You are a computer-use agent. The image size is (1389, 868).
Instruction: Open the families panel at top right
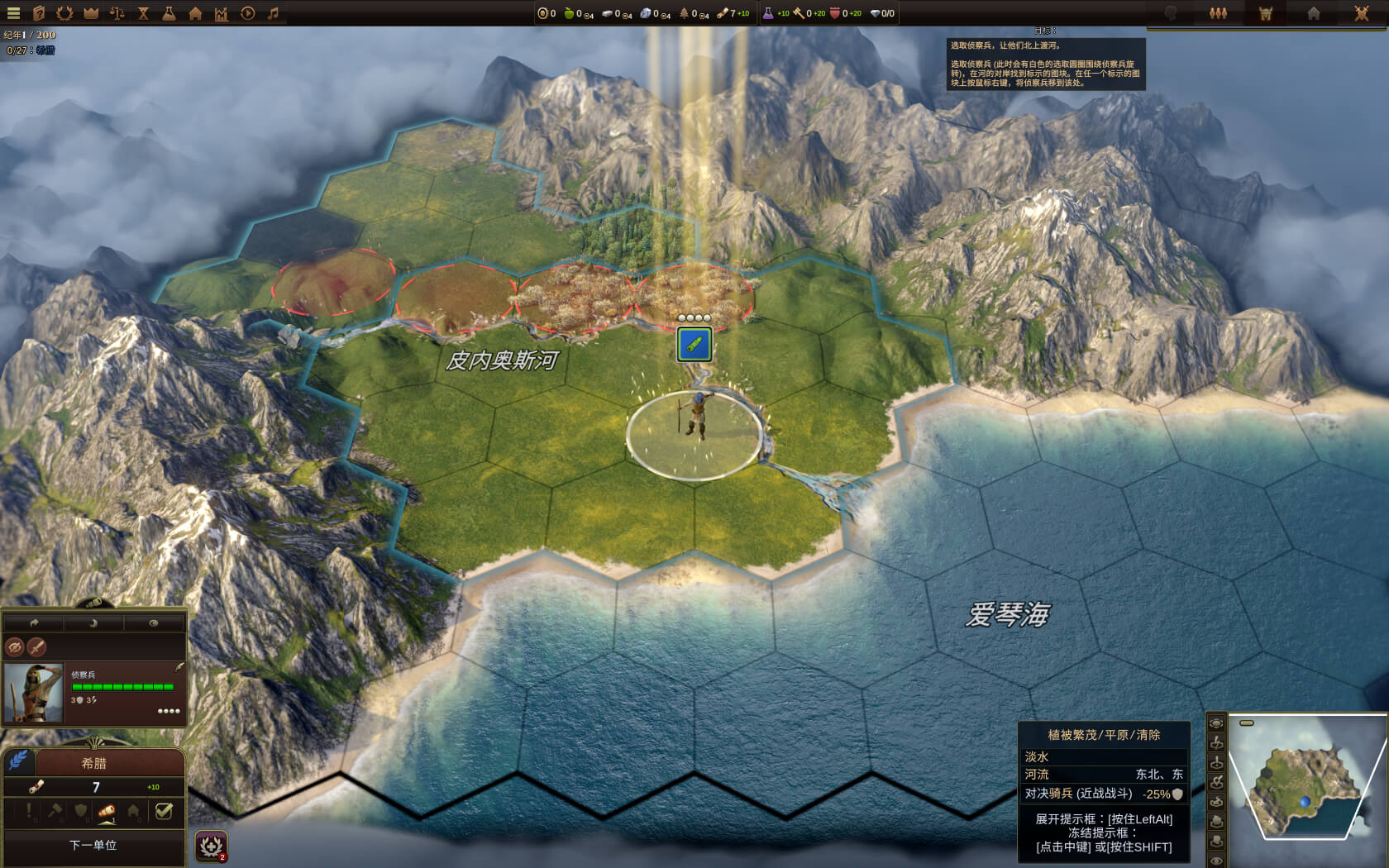point(1218,12)
